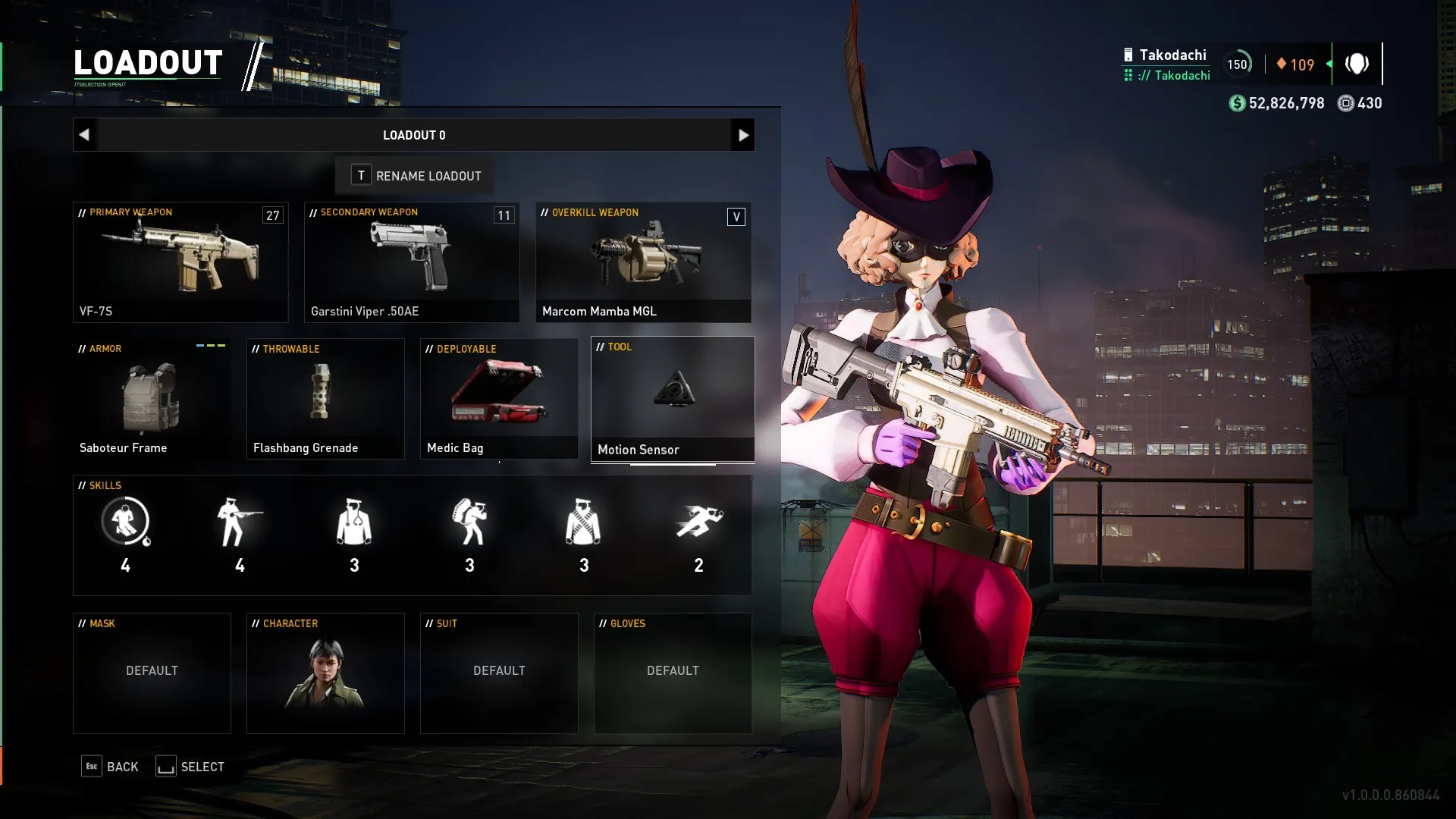Open the rifleman skill icon

[x=240, y=522]
